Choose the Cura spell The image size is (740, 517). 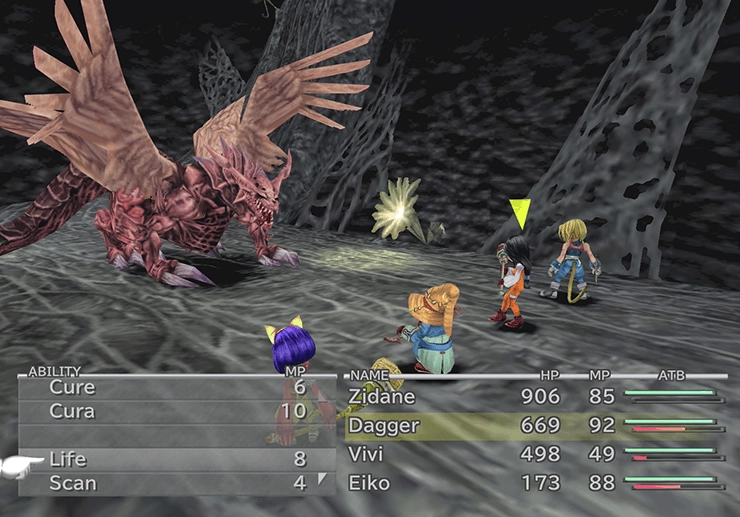[x=72, y=411]
